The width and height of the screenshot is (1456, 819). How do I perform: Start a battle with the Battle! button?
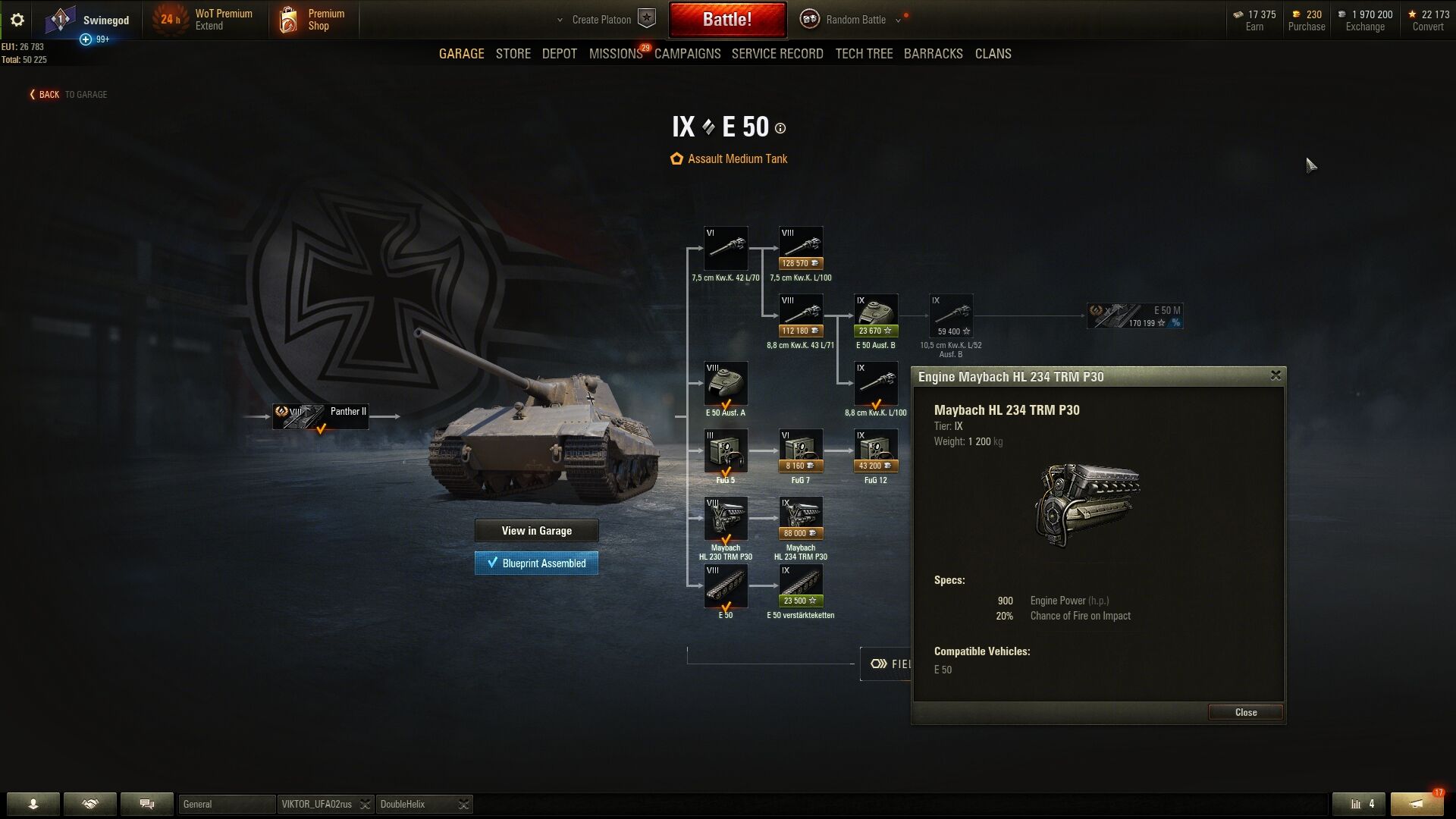726,20
